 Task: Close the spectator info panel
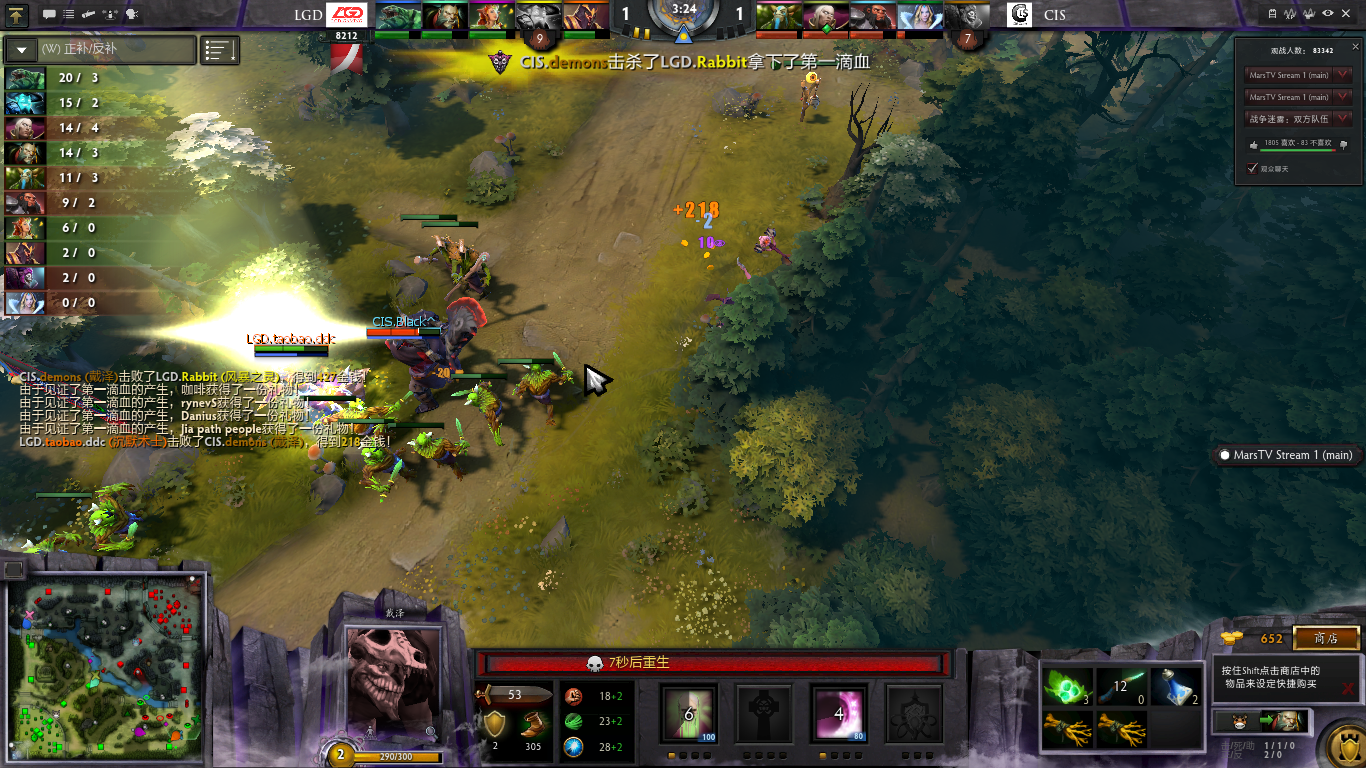(1355, 47)
